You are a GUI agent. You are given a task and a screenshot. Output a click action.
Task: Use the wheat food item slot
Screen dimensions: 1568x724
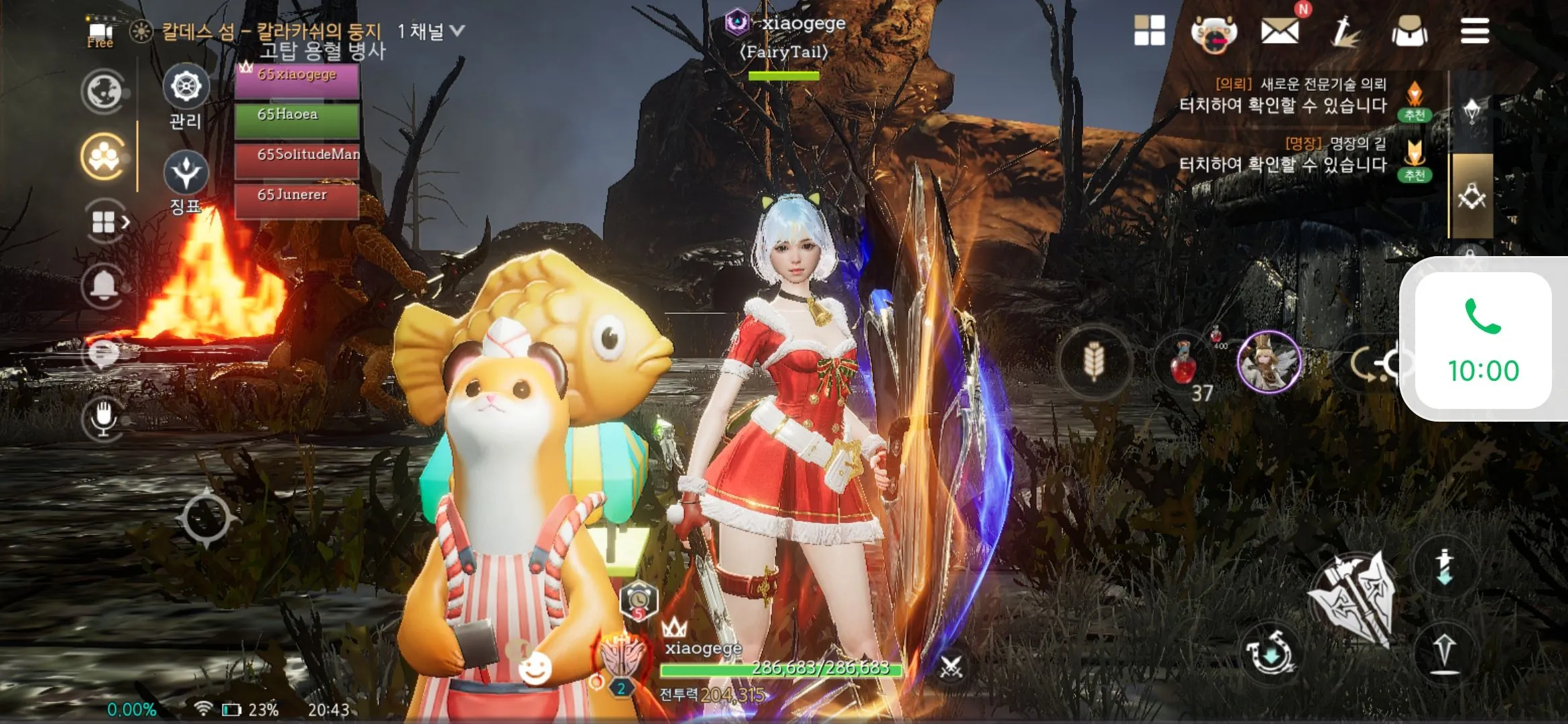point(1094,362)
